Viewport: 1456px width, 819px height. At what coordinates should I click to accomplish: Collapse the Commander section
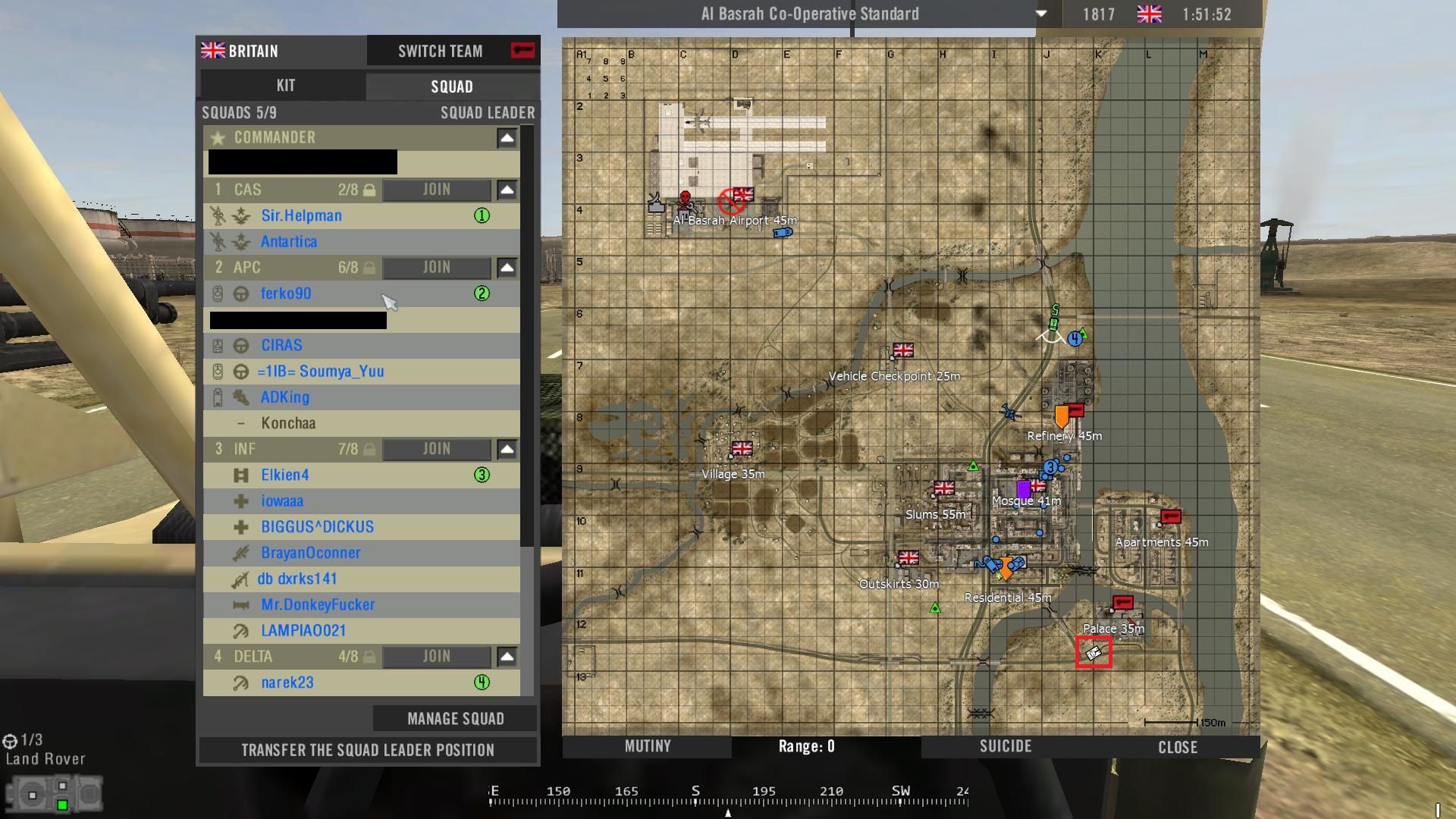[x=507, y=138]
